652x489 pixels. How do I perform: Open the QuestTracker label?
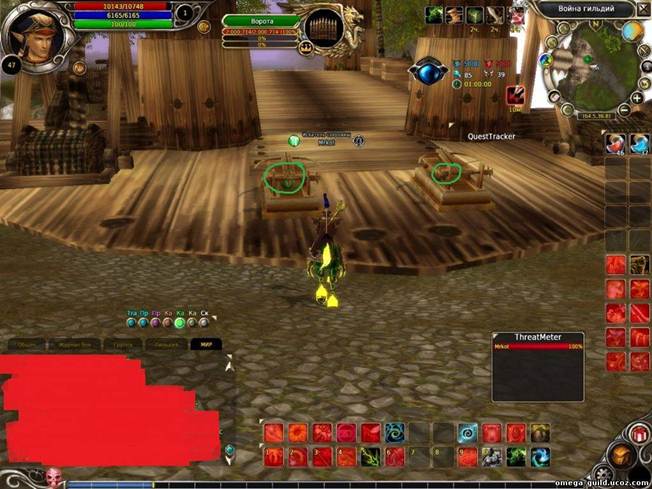490,136
